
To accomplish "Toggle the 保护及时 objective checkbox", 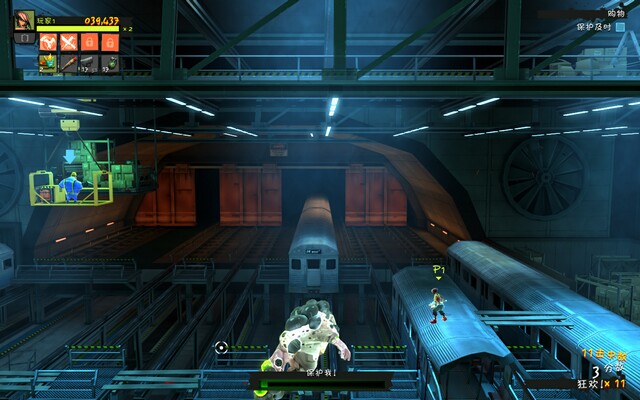I will click(620, 26).
